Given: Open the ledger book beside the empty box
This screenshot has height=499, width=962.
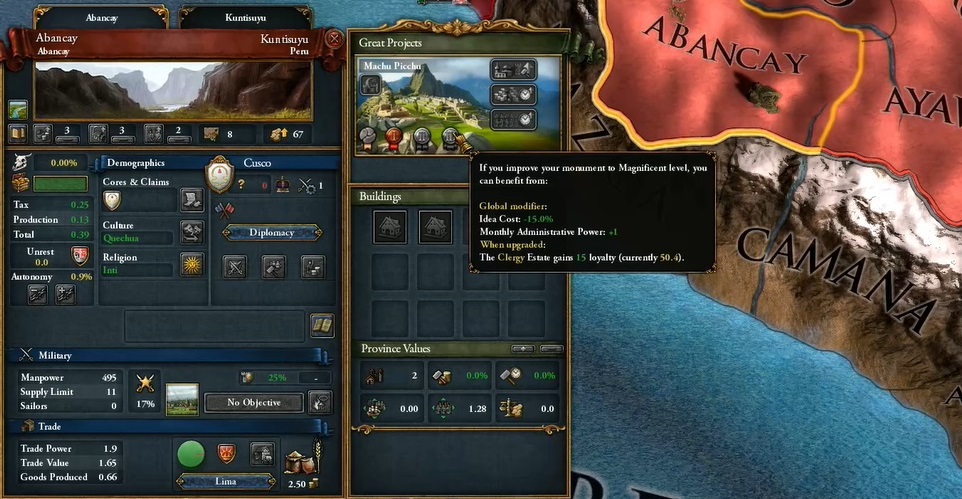Looking at the screenshot, I should click(x=321, y=325).
